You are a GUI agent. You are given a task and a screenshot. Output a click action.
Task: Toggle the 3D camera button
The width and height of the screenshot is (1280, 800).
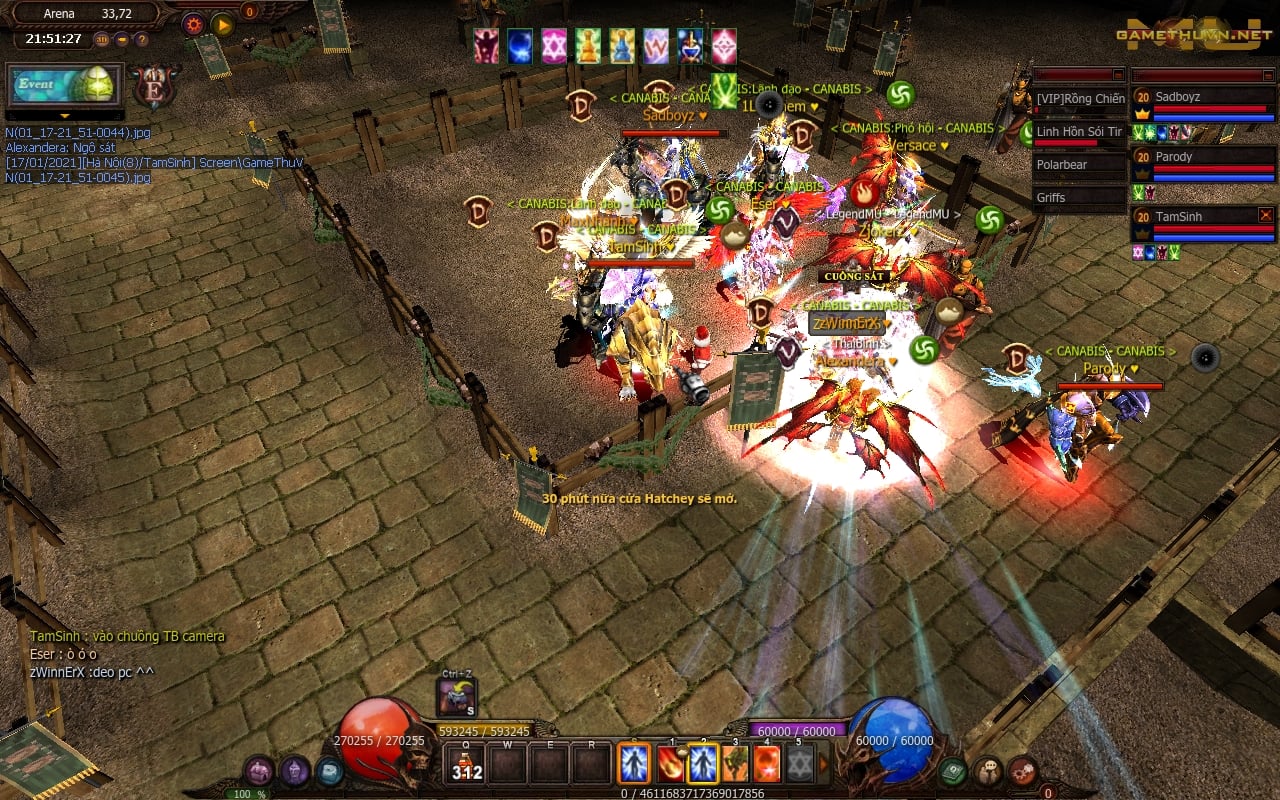click(x=102, y=40)
